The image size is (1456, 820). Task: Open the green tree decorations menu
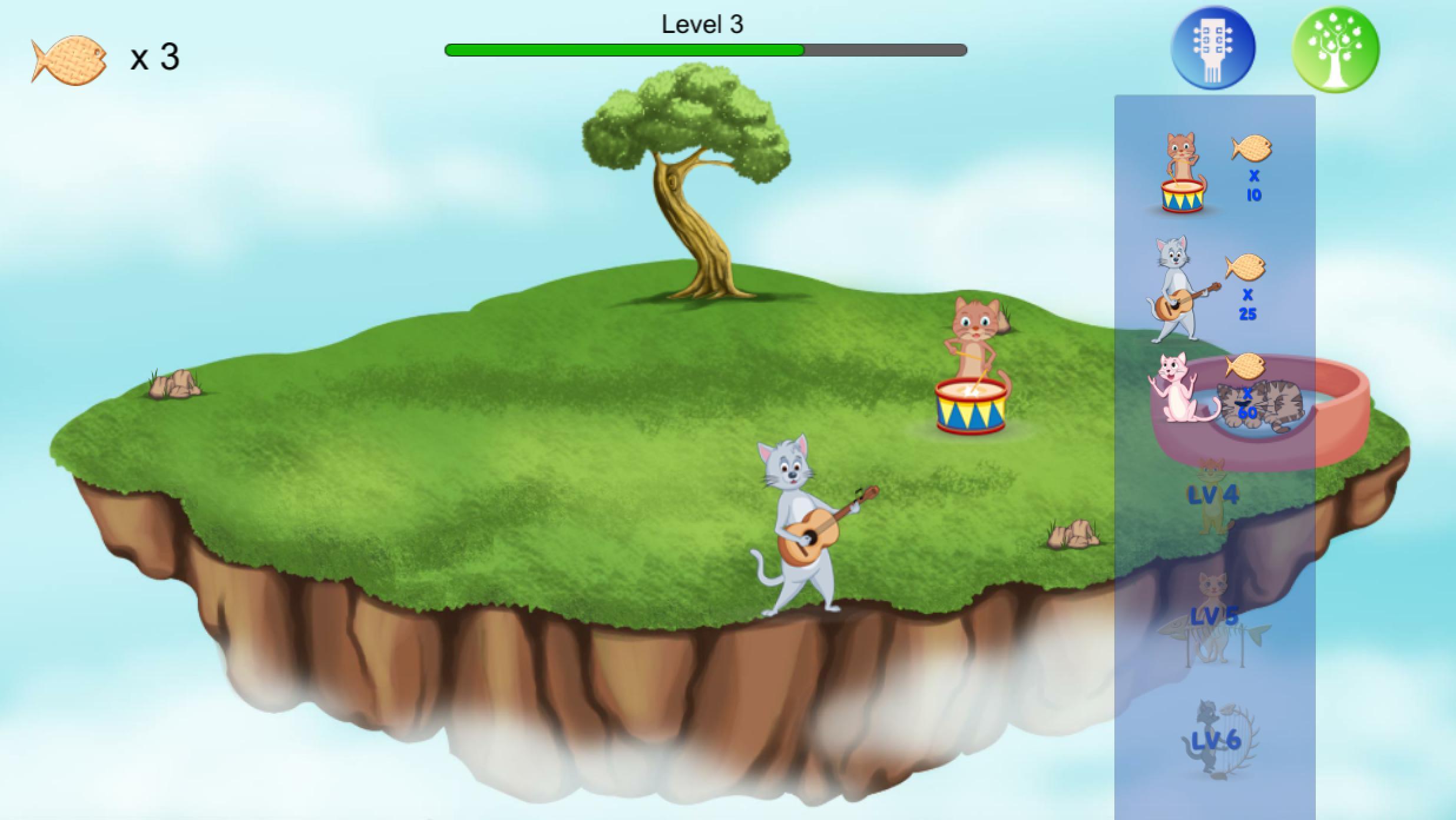tap(1335, 49)
